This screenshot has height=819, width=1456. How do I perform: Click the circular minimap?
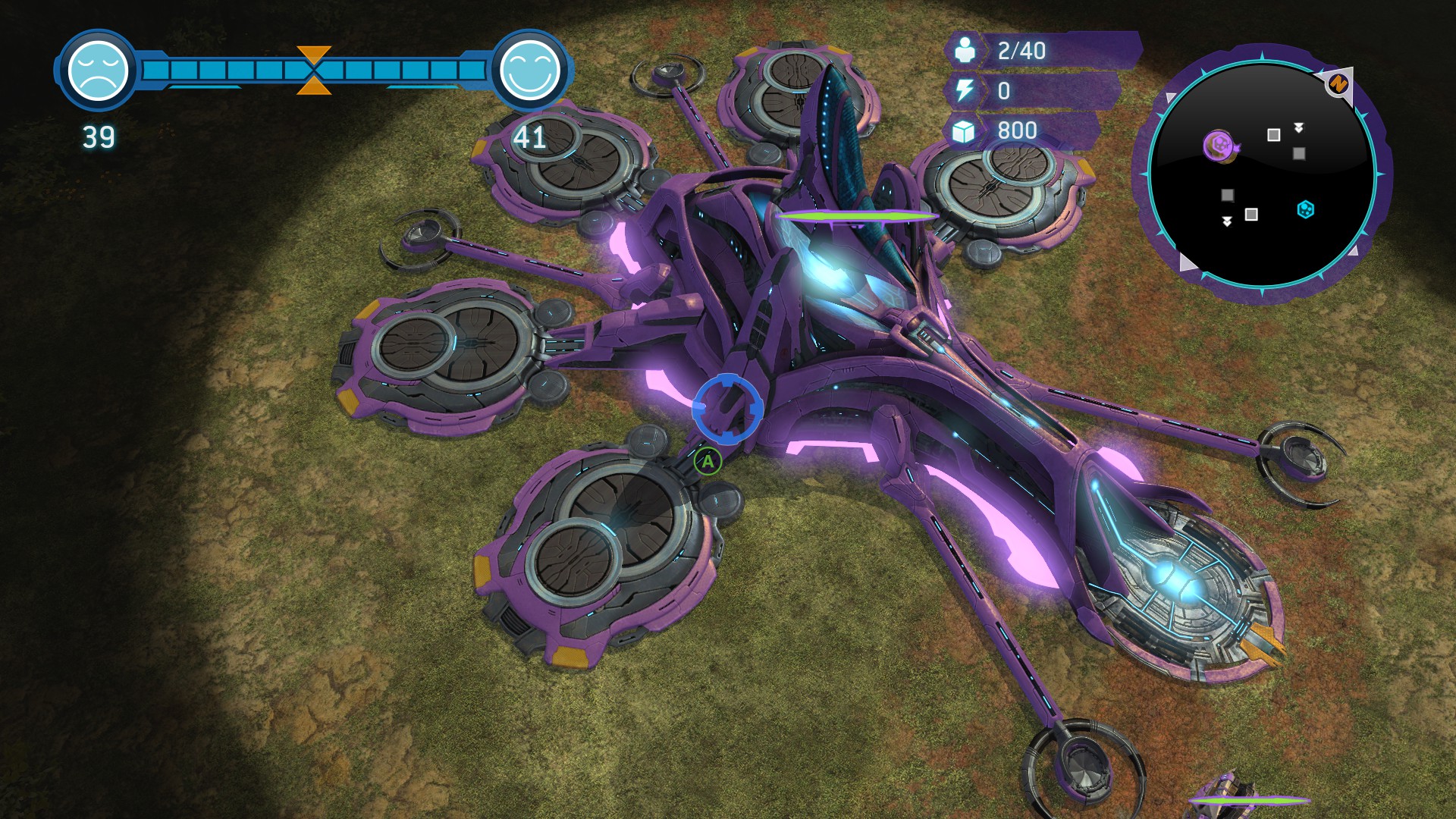pos(1262,174)
